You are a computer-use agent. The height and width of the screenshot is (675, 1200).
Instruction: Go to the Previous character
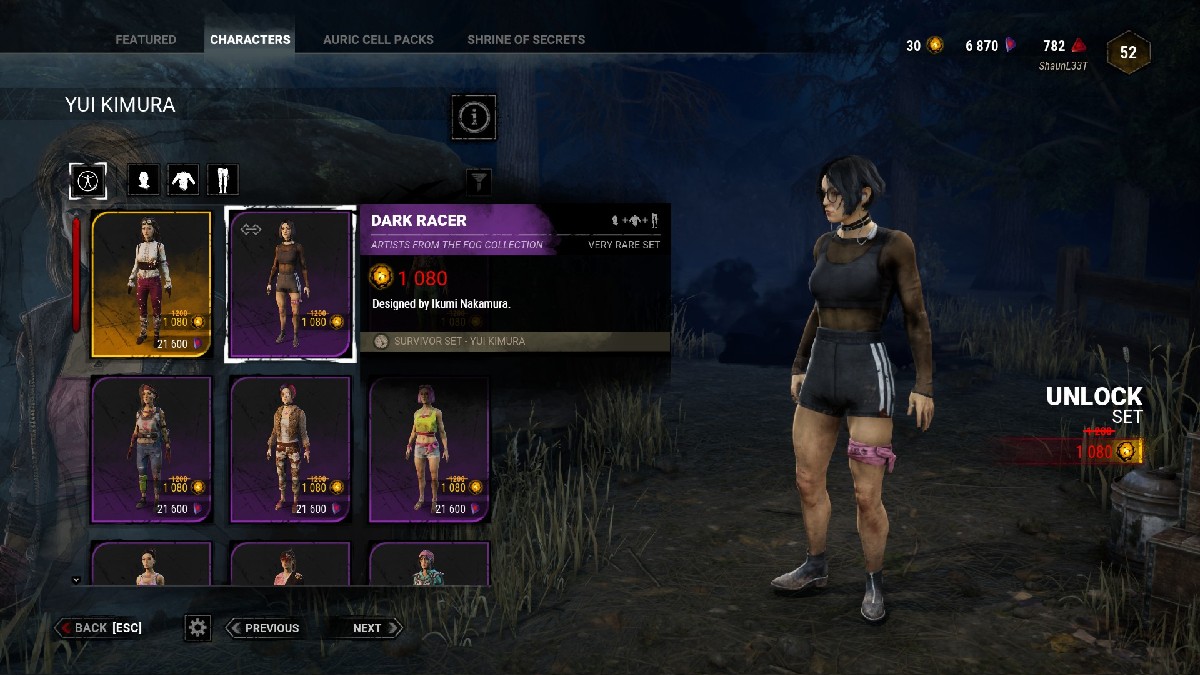coord(264,628)
